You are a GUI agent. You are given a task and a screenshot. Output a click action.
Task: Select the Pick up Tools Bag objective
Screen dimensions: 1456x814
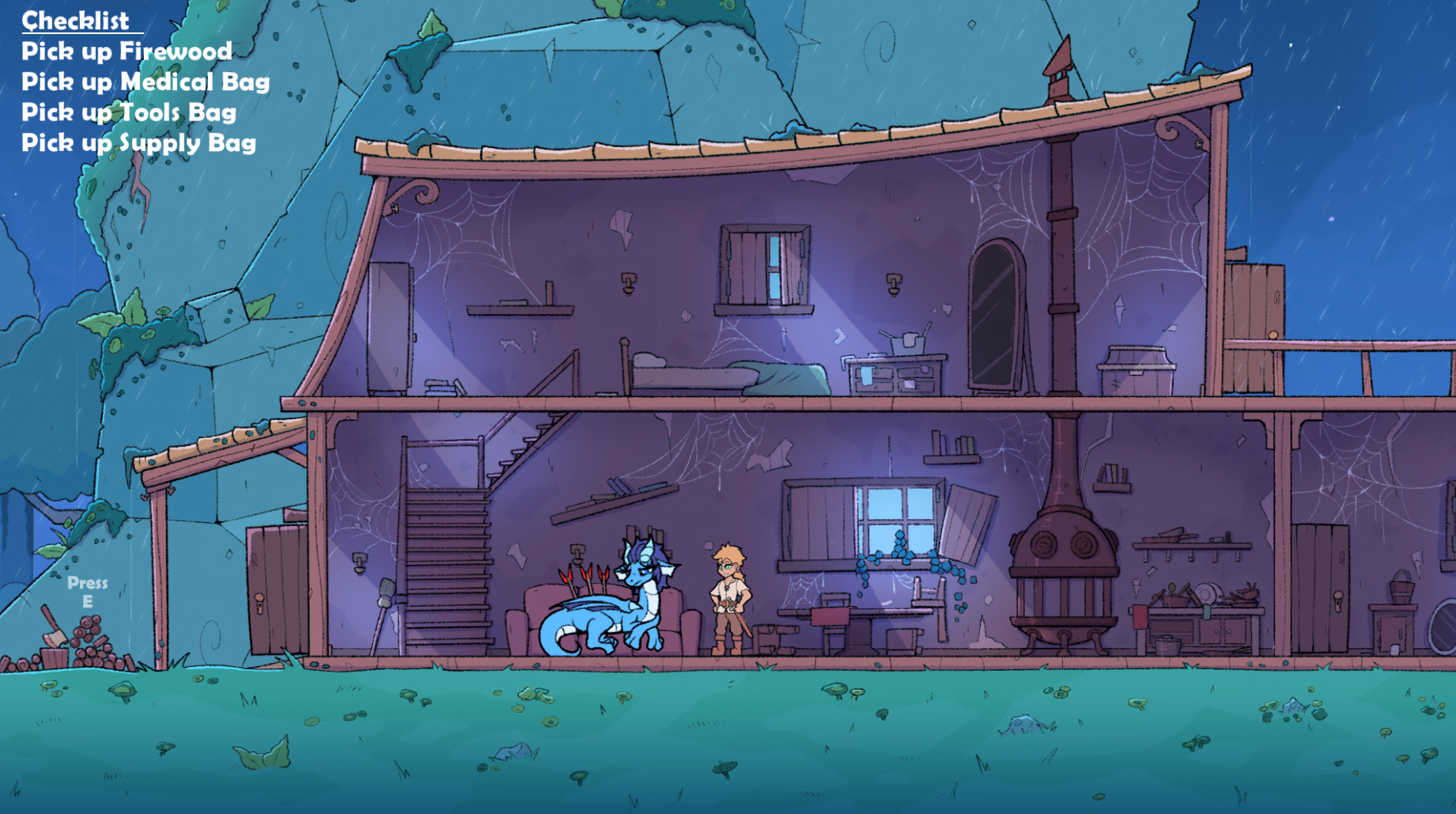(x=129, y=112)
